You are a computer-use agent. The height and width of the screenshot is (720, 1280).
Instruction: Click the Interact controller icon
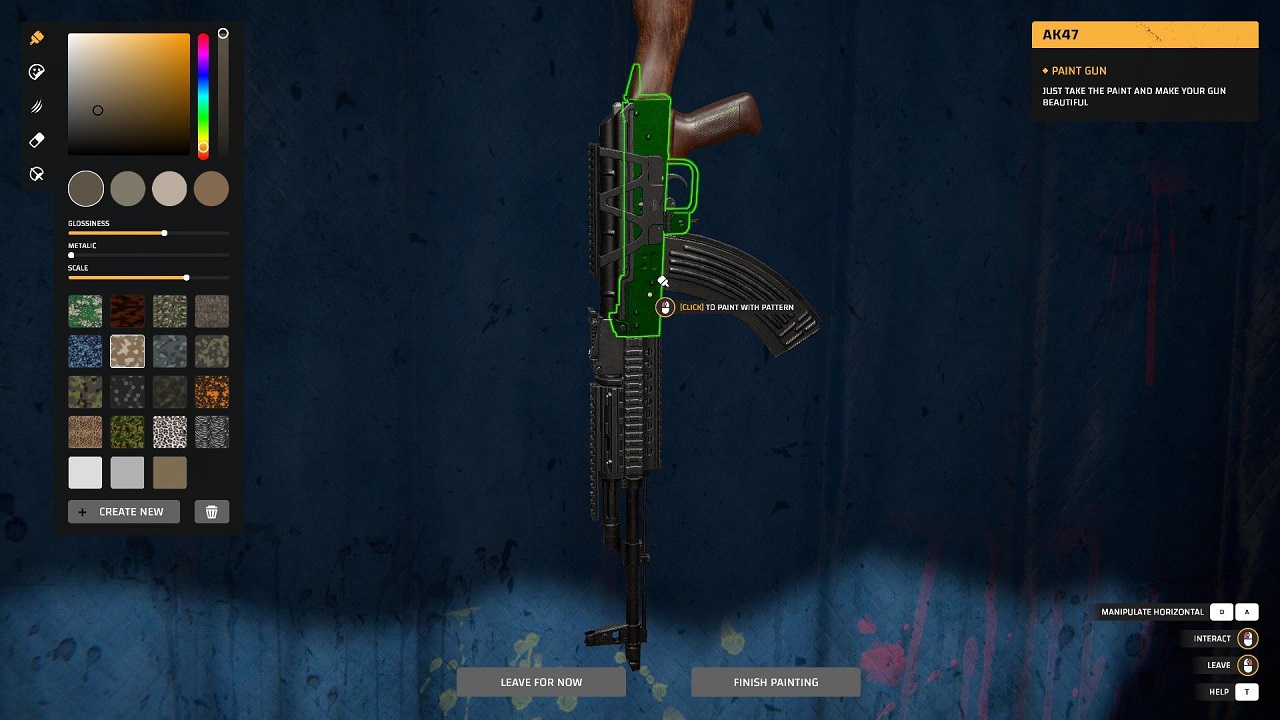point(1247,638)
